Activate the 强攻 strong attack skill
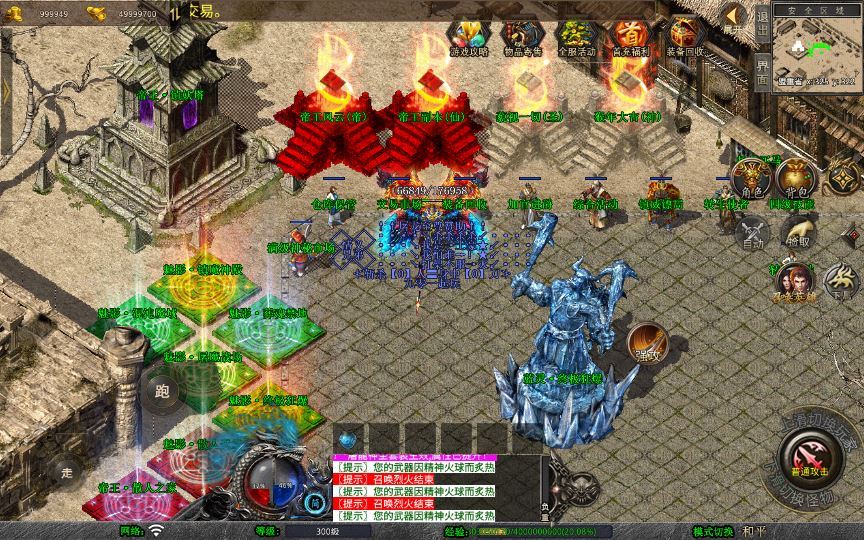The width and height of the screenshot is (864, 540). (646, 343)
